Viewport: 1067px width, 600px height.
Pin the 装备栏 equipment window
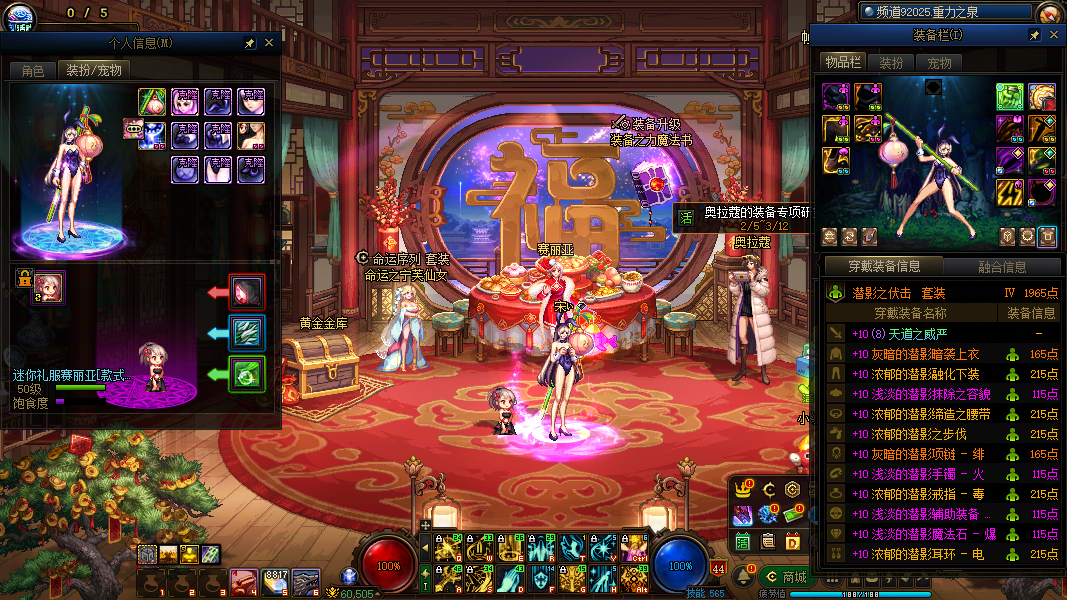1034,35
